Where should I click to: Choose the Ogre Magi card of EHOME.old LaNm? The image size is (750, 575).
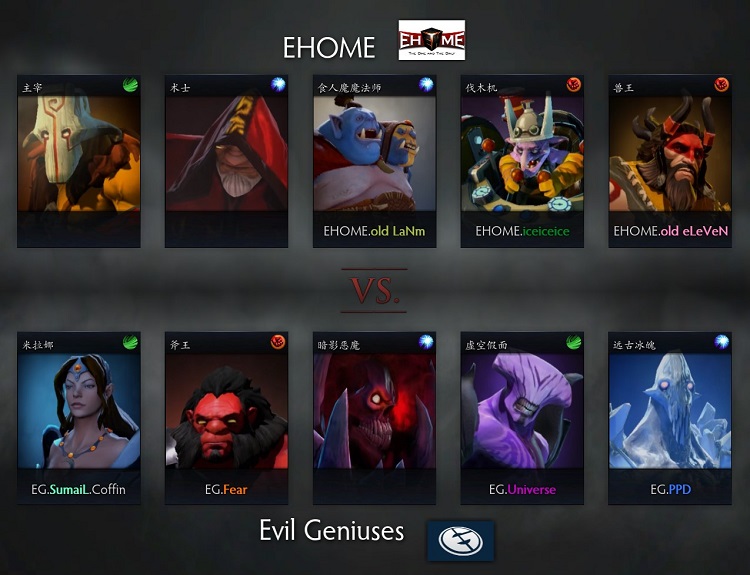pyautogui.click(x=374, y=160)
